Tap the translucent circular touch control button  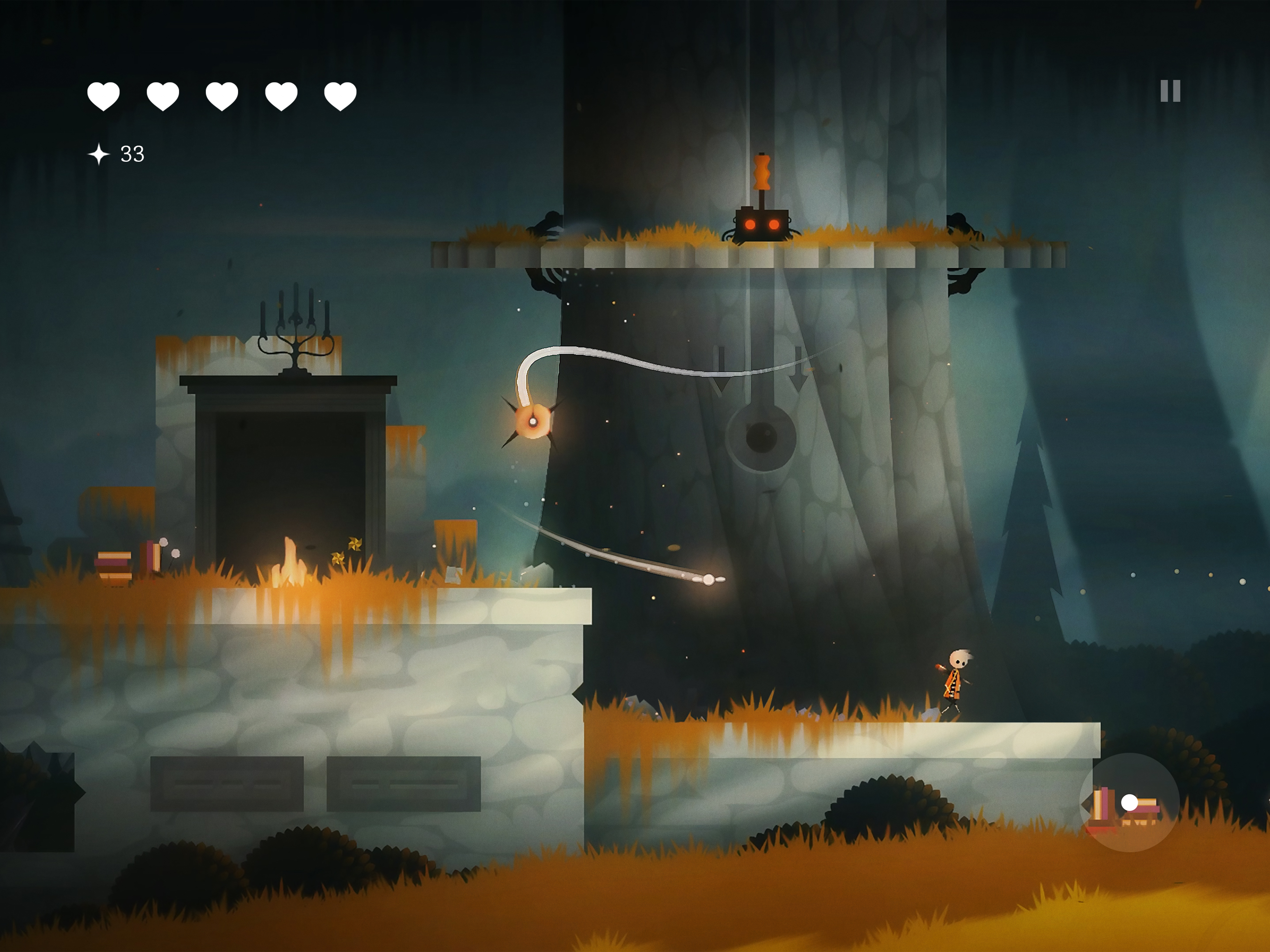pos(1129,802)
